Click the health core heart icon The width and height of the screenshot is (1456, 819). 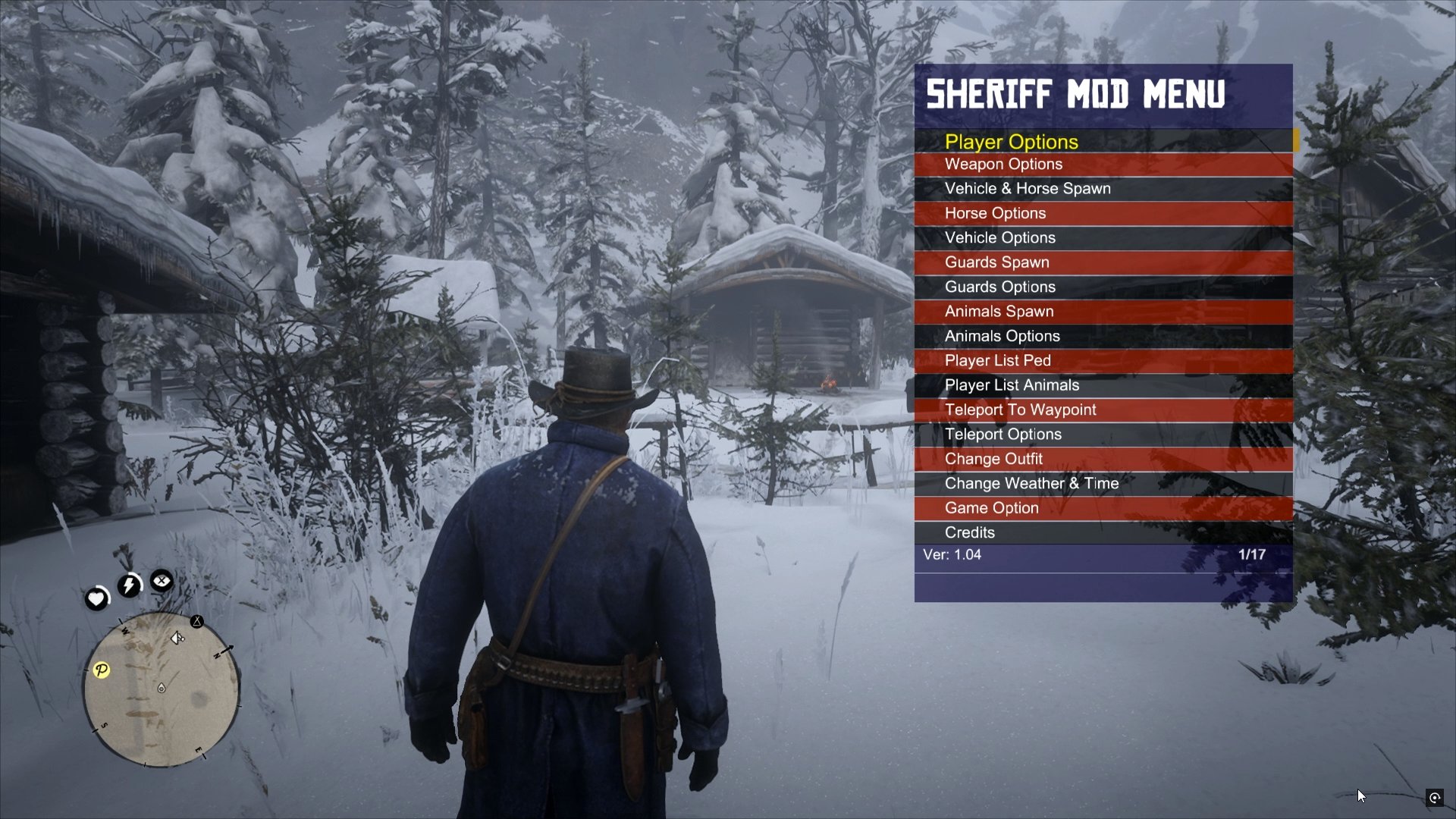(96, 598)
